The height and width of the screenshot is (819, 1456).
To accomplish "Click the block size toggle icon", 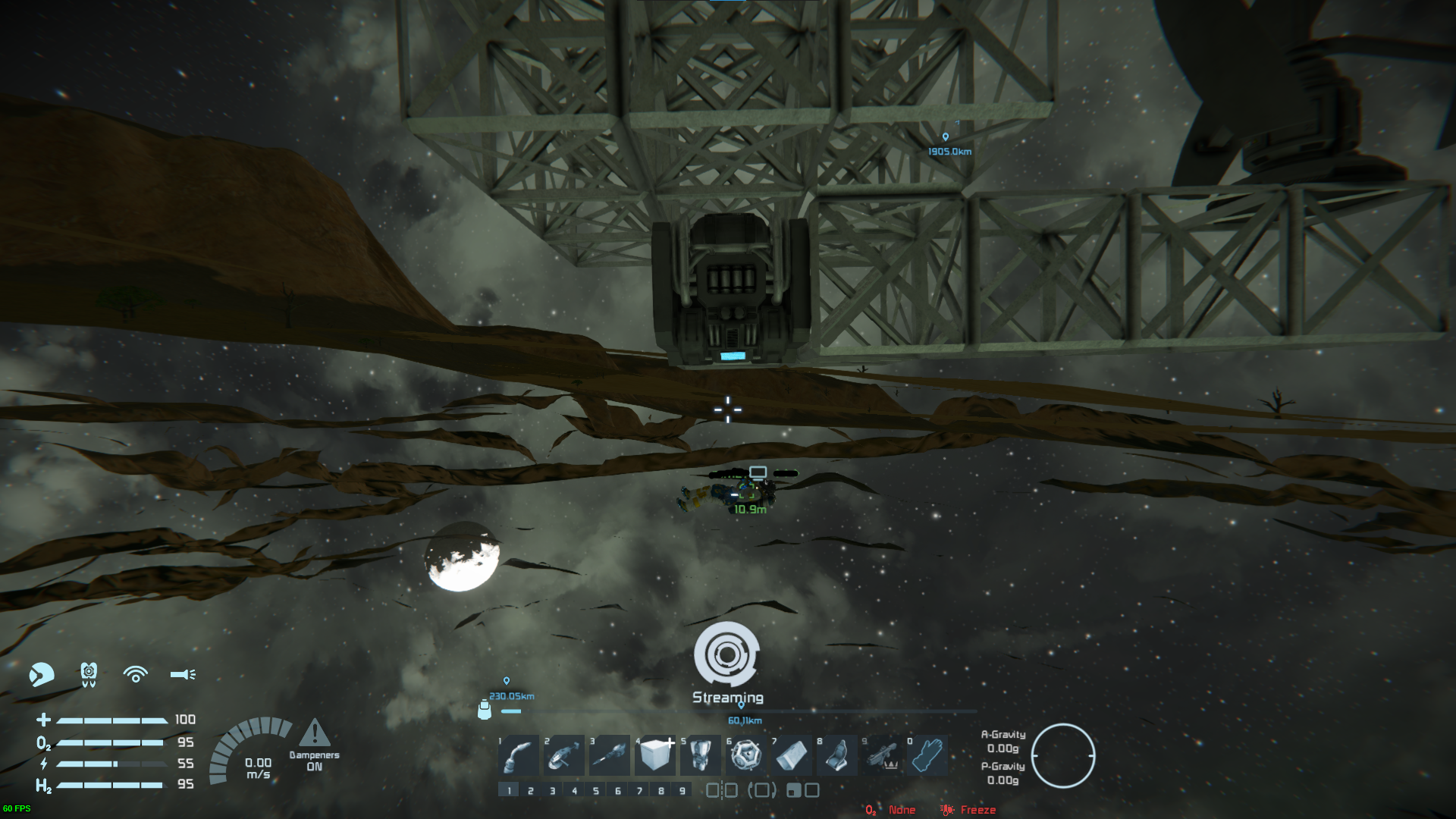I will [802, 791].
